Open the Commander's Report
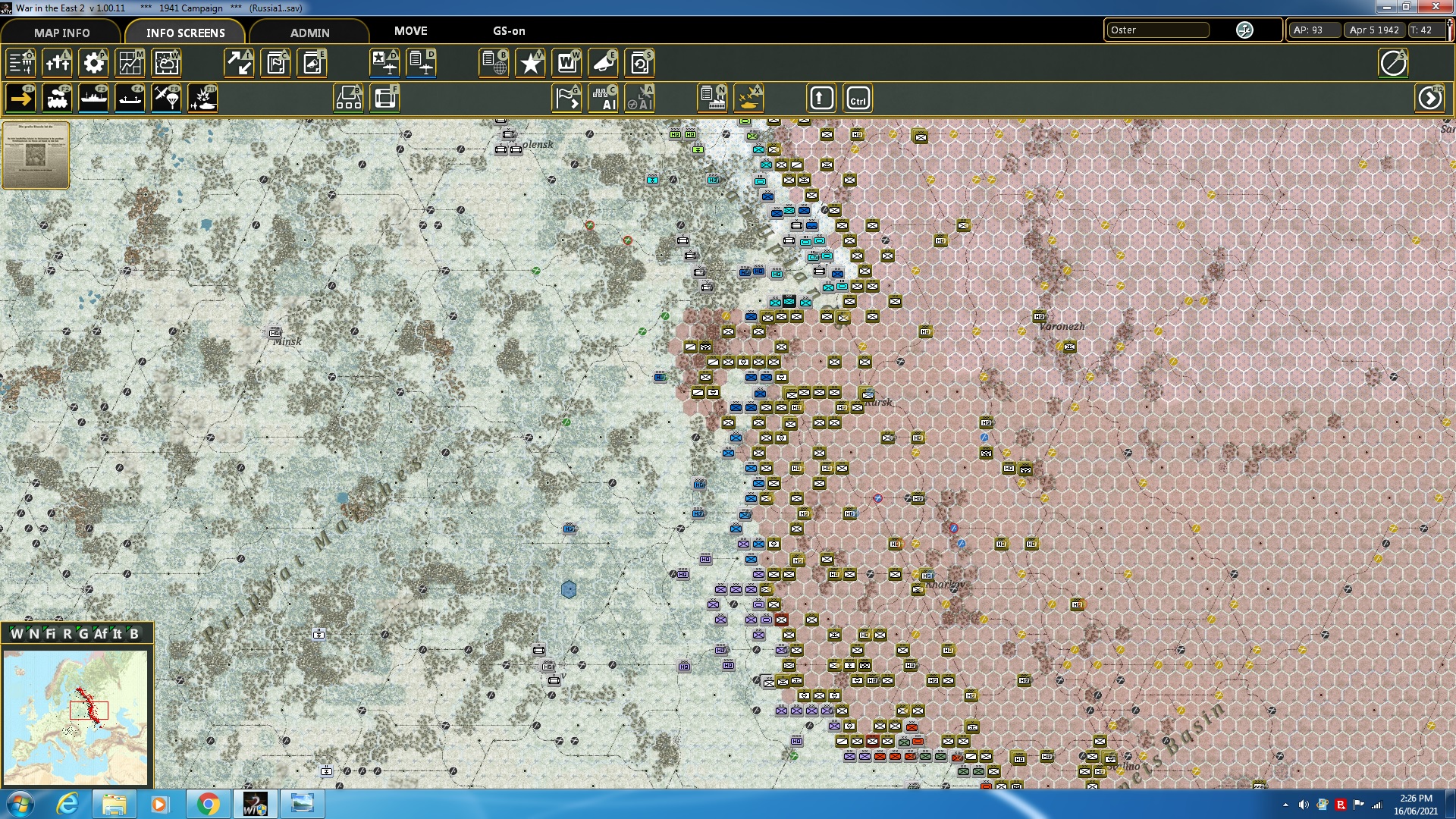 point(495,63)
